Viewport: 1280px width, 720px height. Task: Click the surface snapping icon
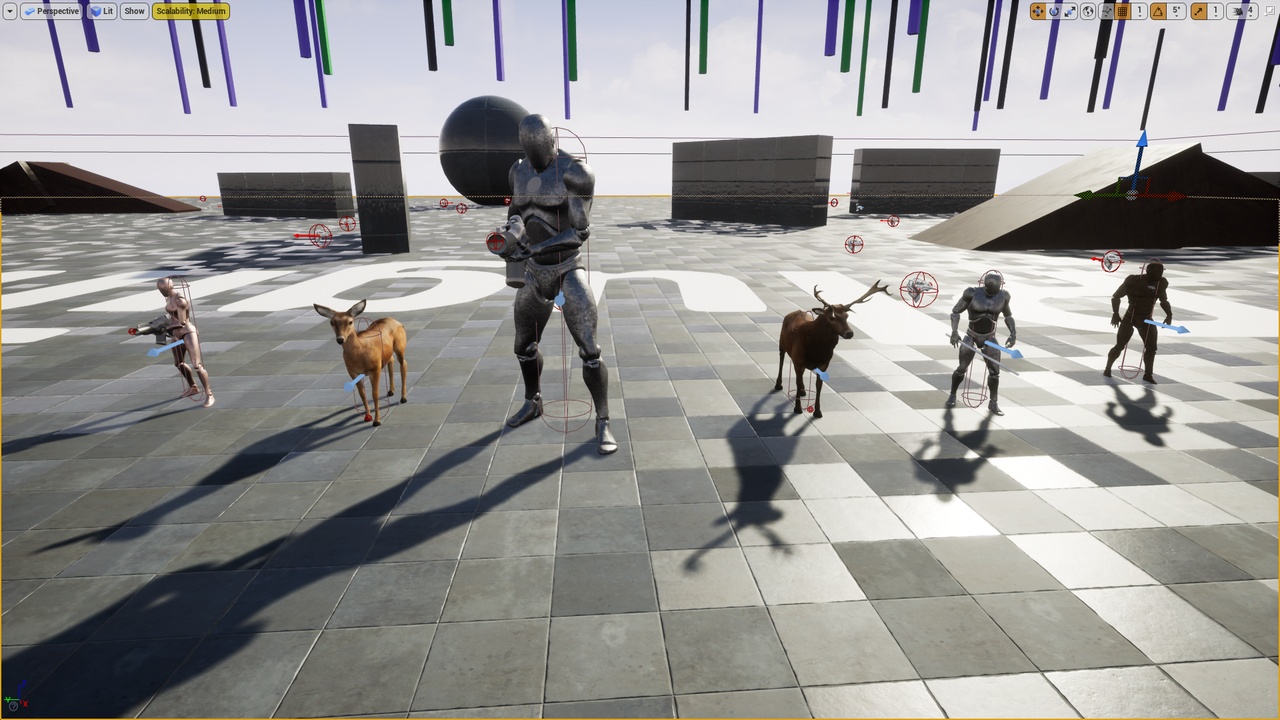1106,10
